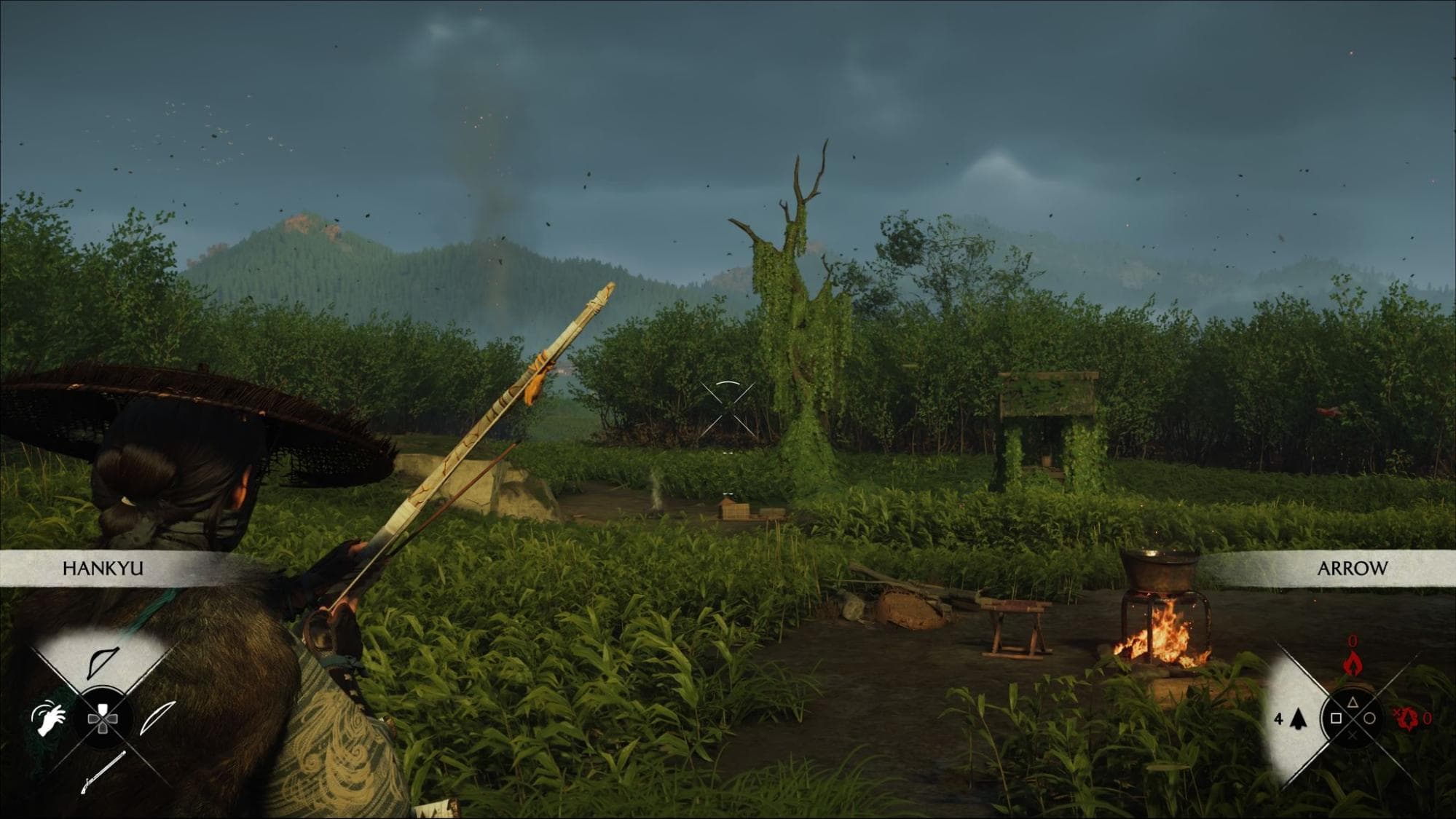Equip the matchlock rifle weapon slot
The width and height of the screenshot is (1456, 819).
point(102,772)
